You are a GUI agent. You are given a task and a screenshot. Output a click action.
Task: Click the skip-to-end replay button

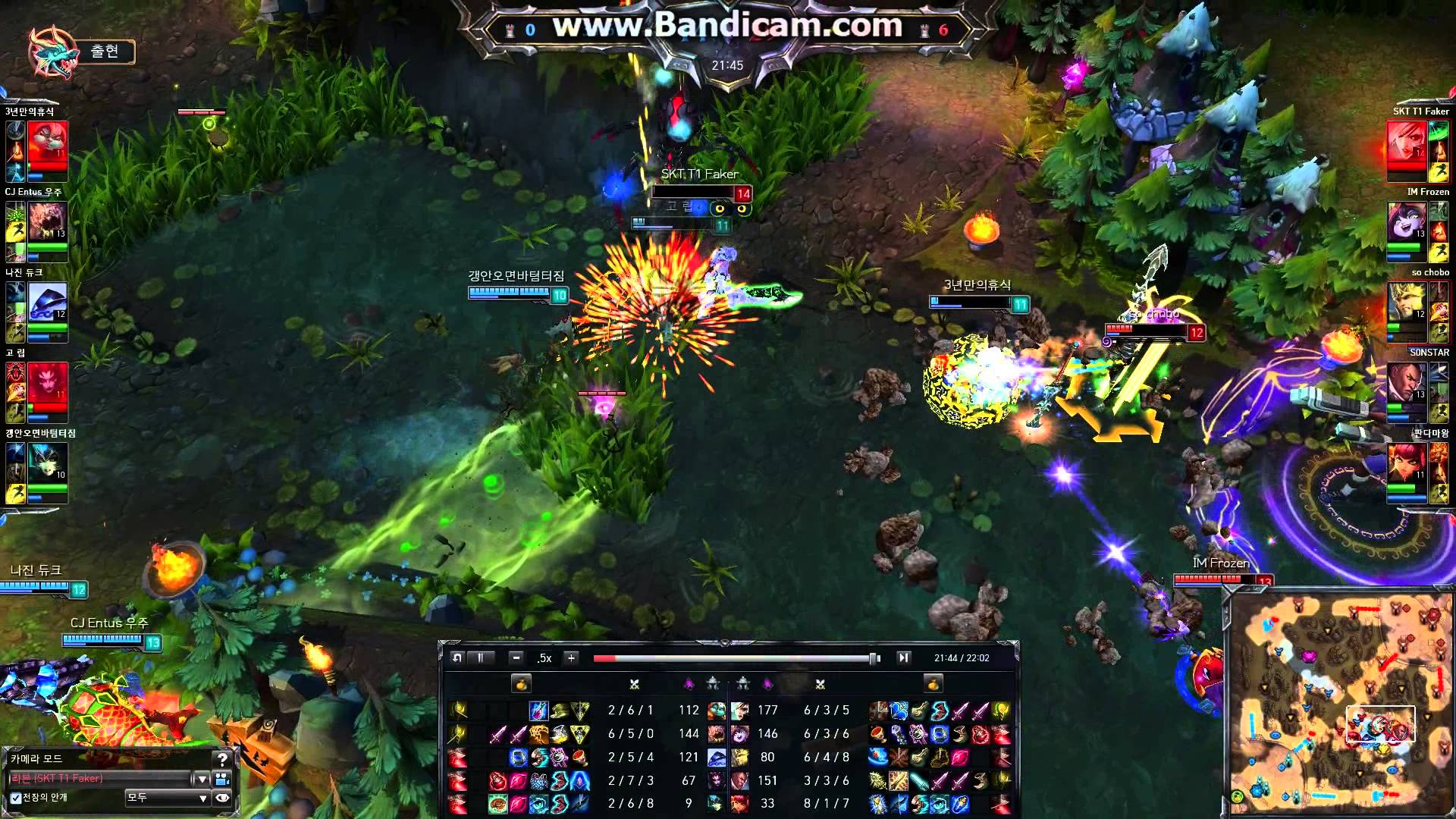click(x=902, y=658)
